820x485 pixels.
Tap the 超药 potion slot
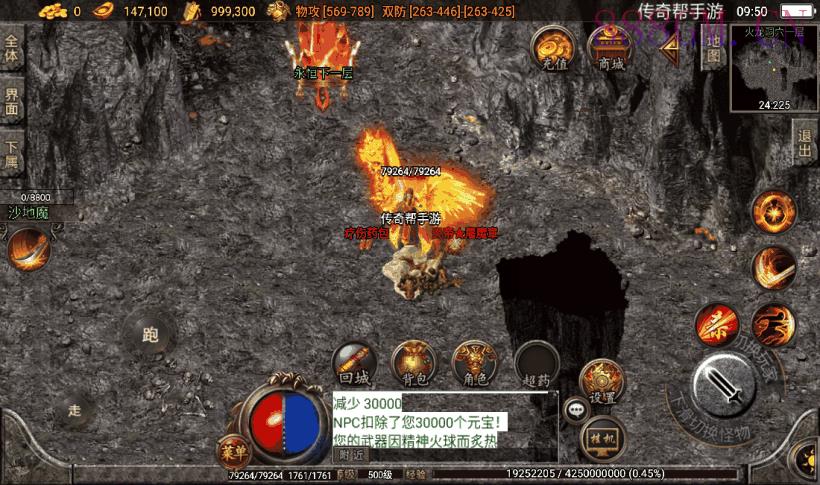pos(536,364)
